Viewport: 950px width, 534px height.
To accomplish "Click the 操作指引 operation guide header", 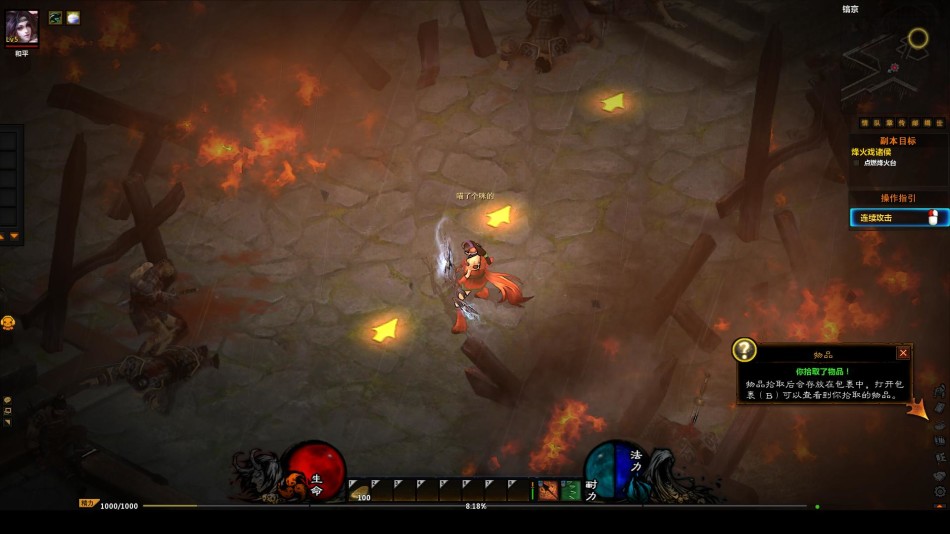I will point(897,198).
